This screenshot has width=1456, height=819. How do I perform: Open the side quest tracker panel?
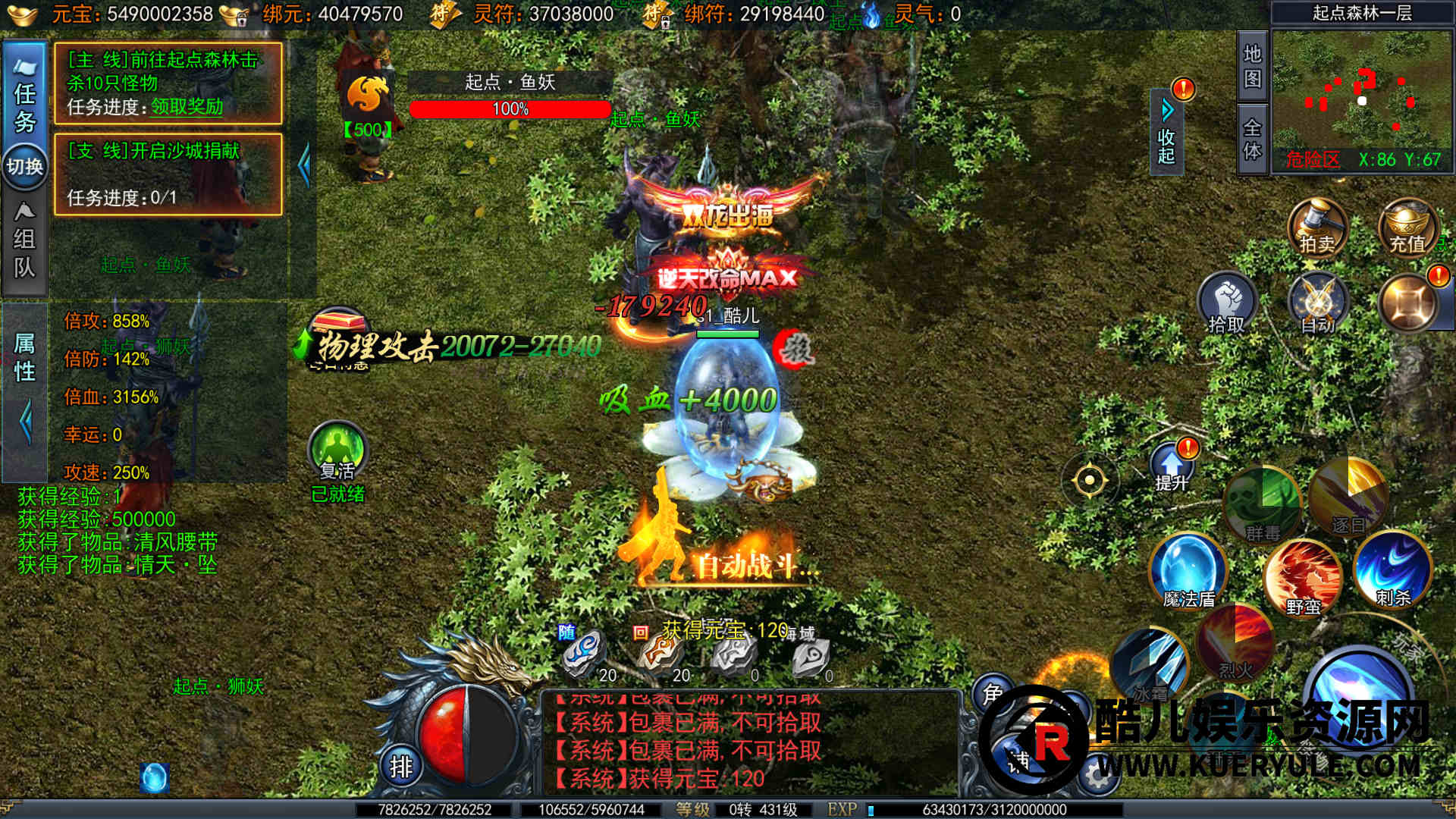click(x=168, y=174)
